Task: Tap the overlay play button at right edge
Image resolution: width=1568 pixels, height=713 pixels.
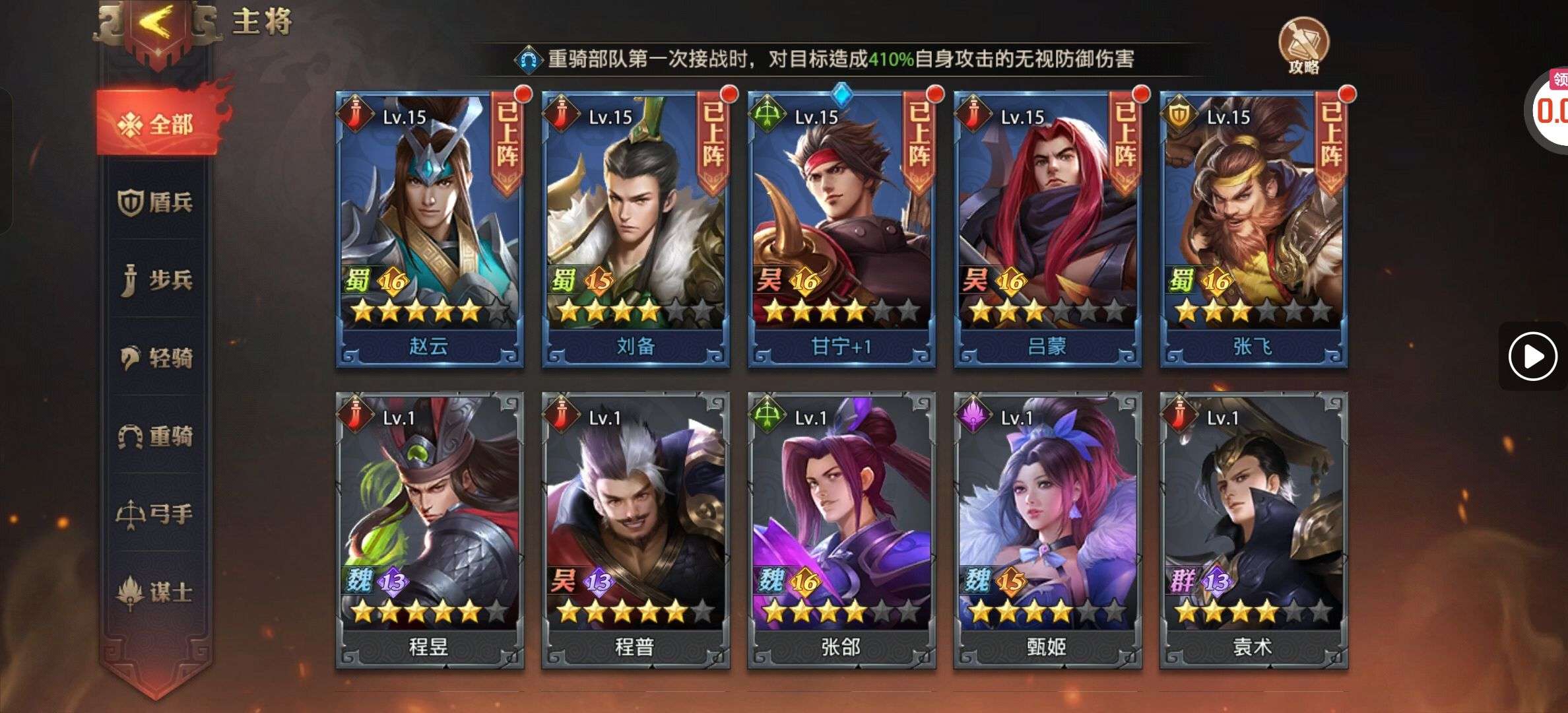Action: coord(1532,356)
